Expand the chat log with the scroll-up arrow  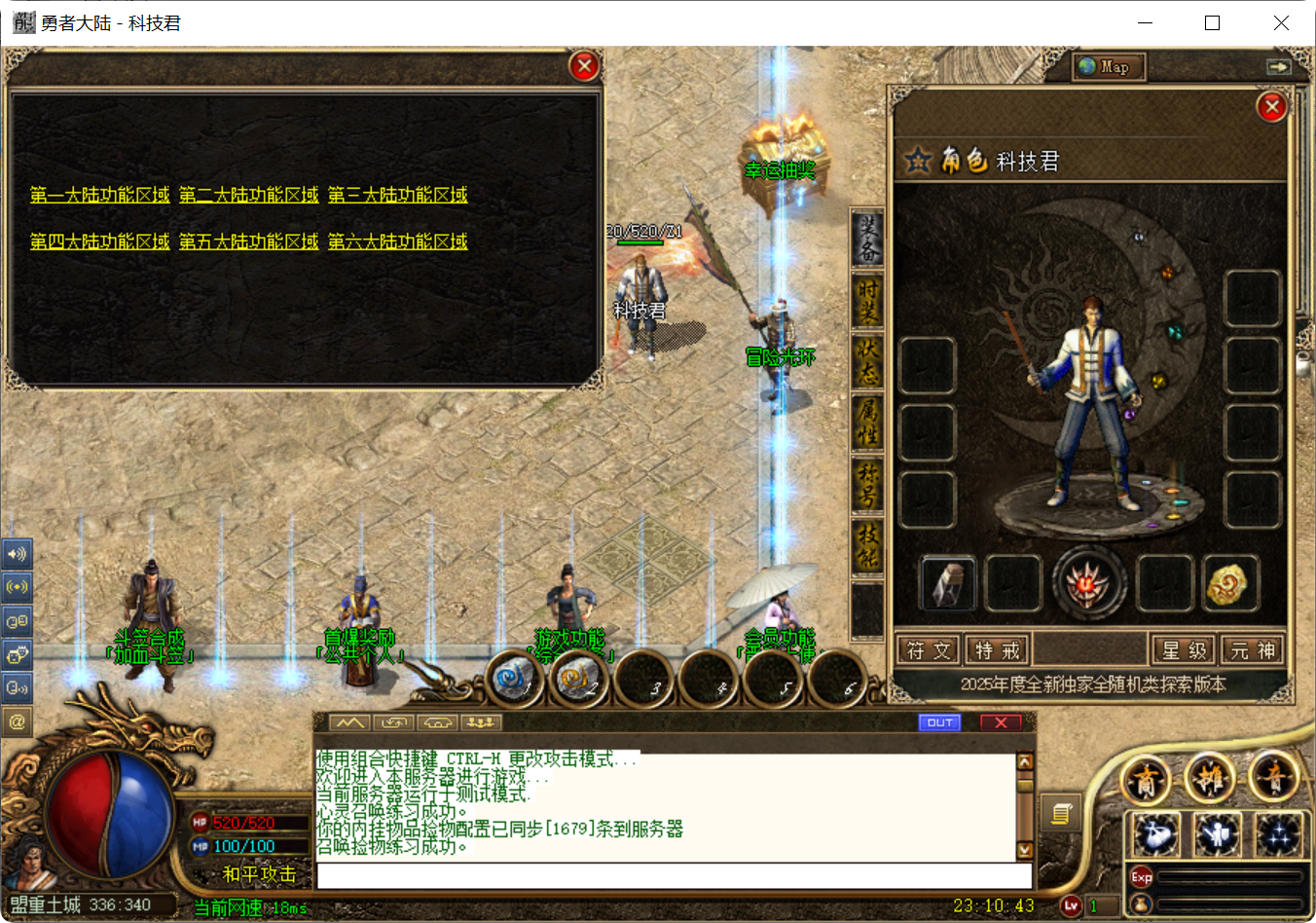(1024, 762)
